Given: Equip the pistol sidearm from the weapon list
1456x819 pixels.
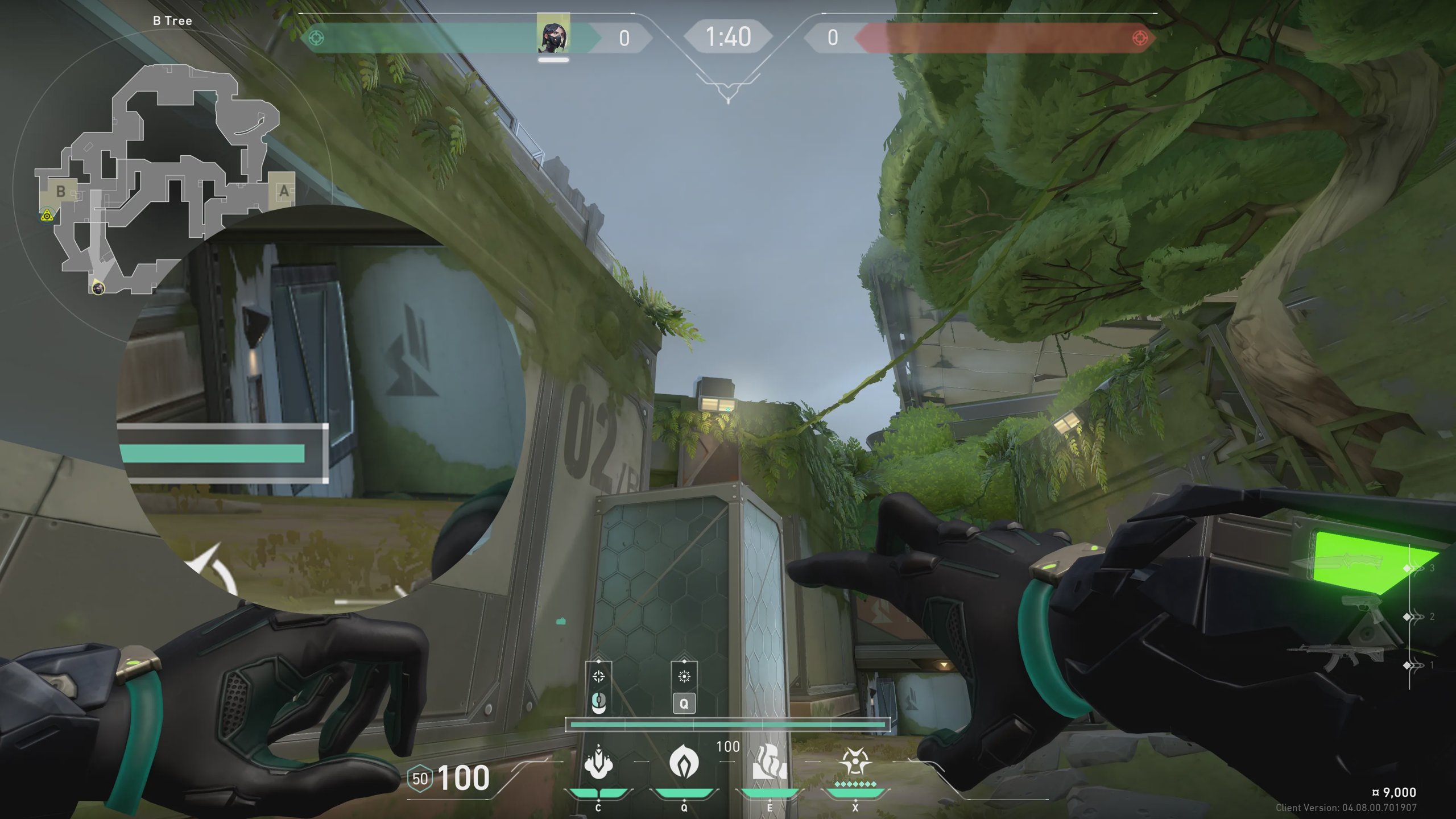Looking at the screenshot, I should 1364,614.
